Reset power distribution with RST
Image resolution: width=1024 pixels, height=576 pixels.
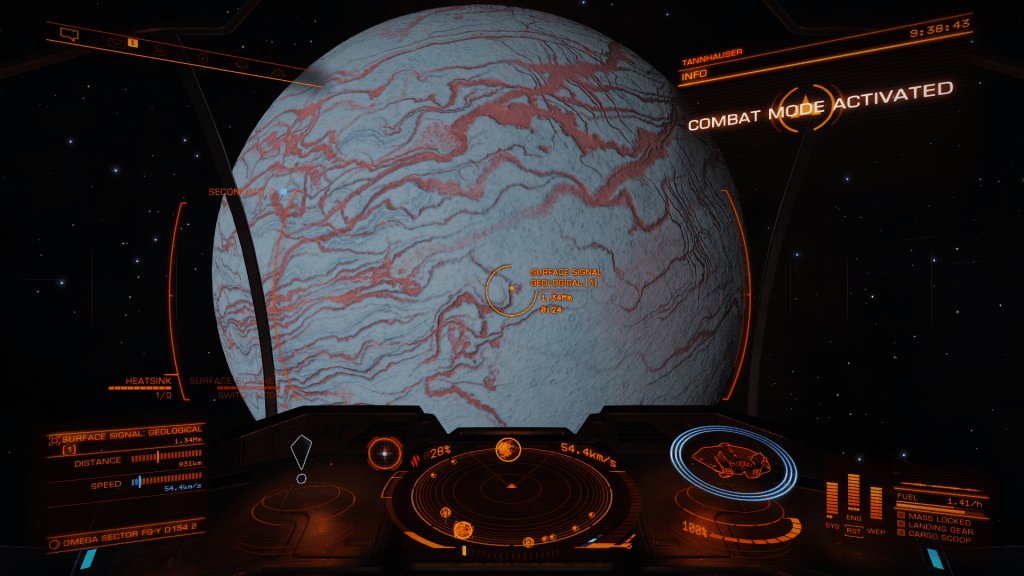tap(854, 531)
